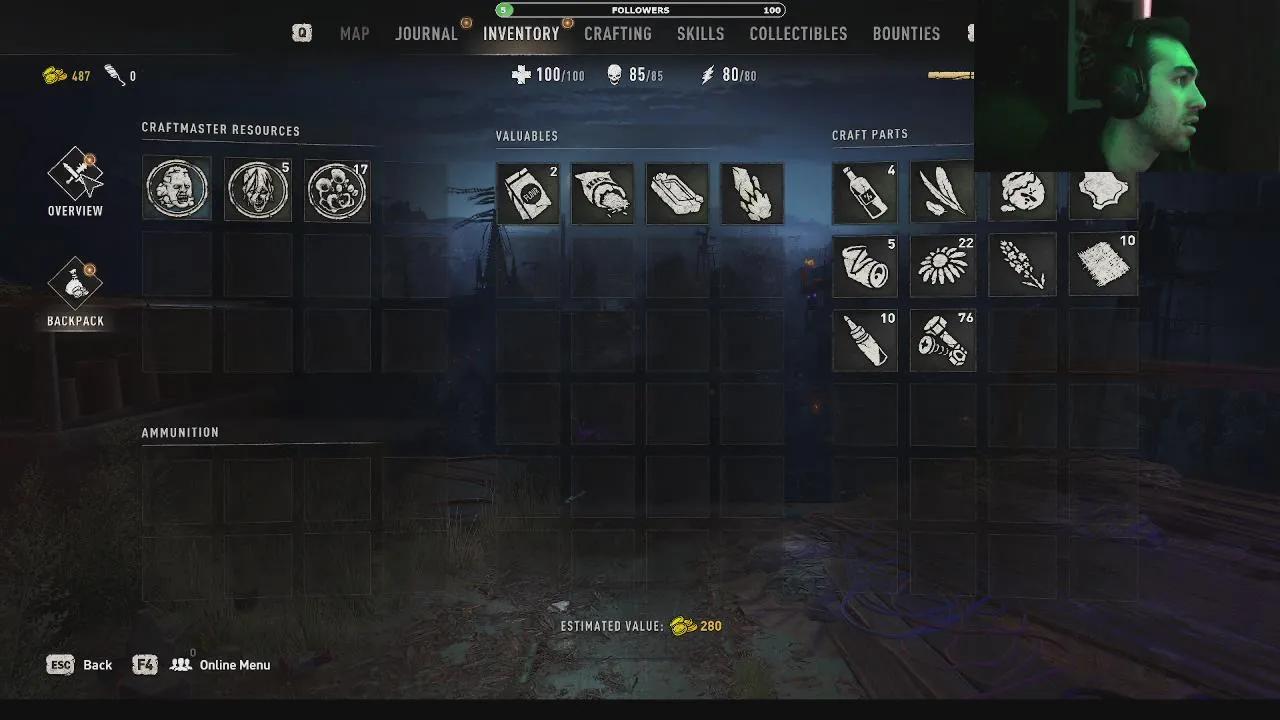Go to the Collectibles tab

pos(798,33)
